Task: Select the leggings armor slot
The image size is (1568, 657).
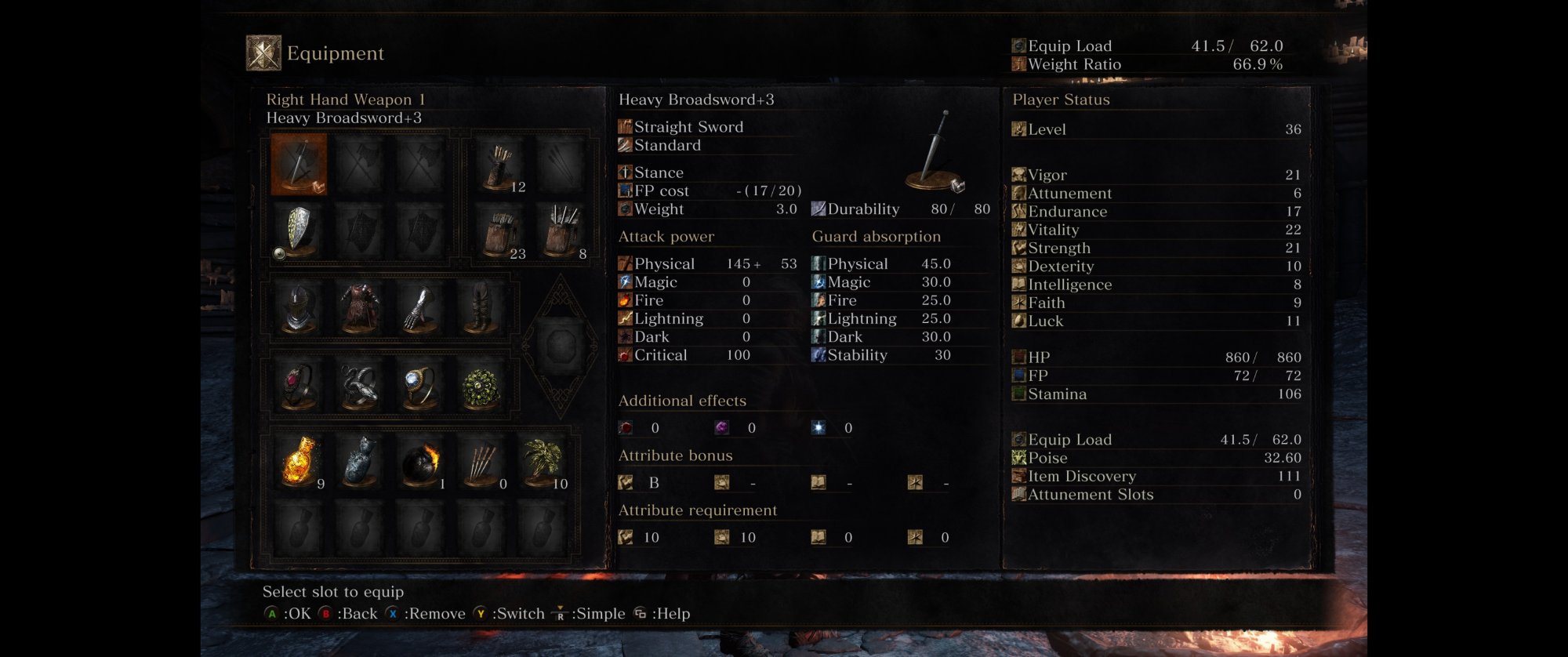Action: click(x=481, y=308)
